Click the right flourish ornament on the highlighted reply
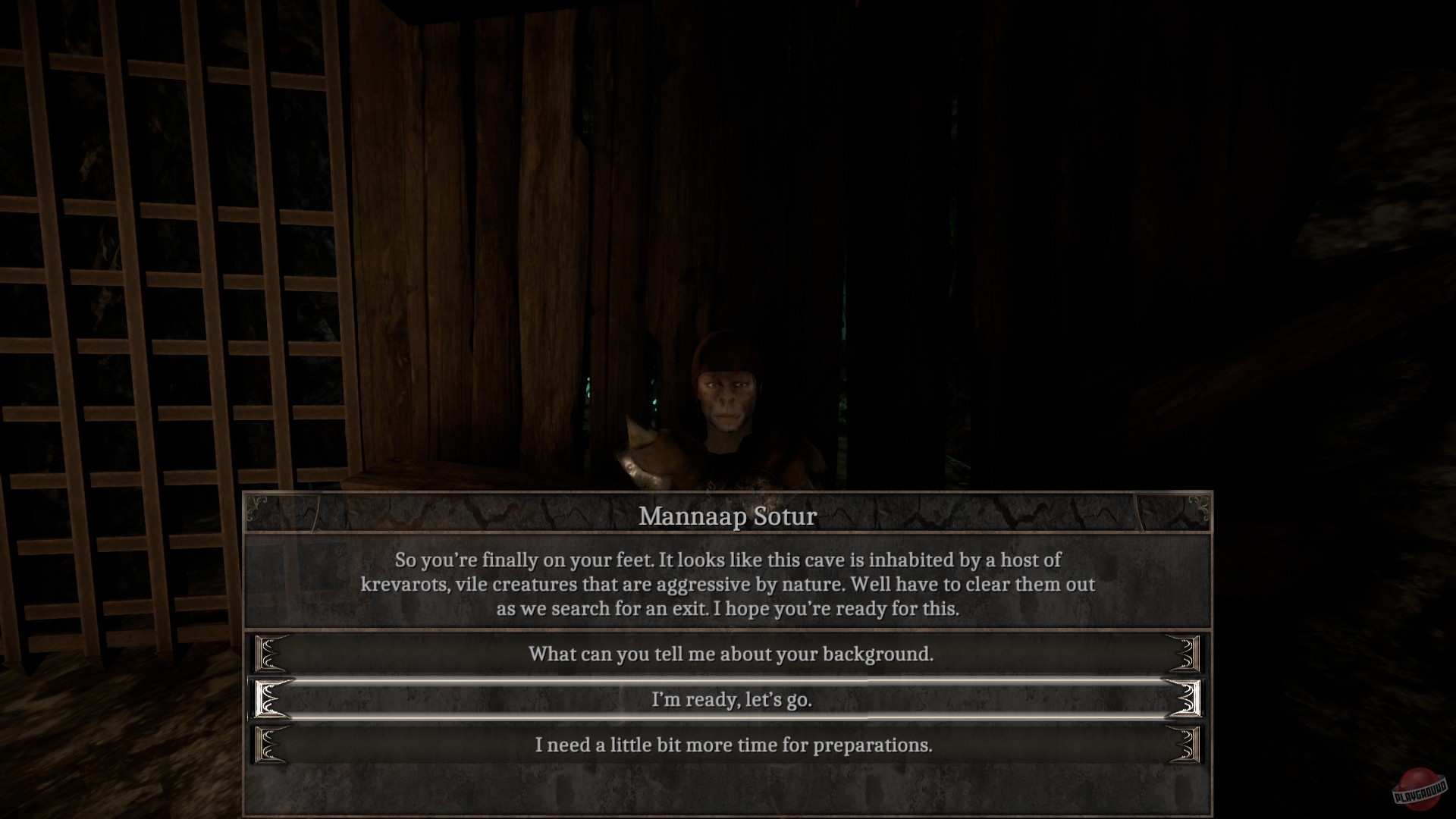Image resolution: width=1456 pixels, height=819 pixels. coord(1186,699)
